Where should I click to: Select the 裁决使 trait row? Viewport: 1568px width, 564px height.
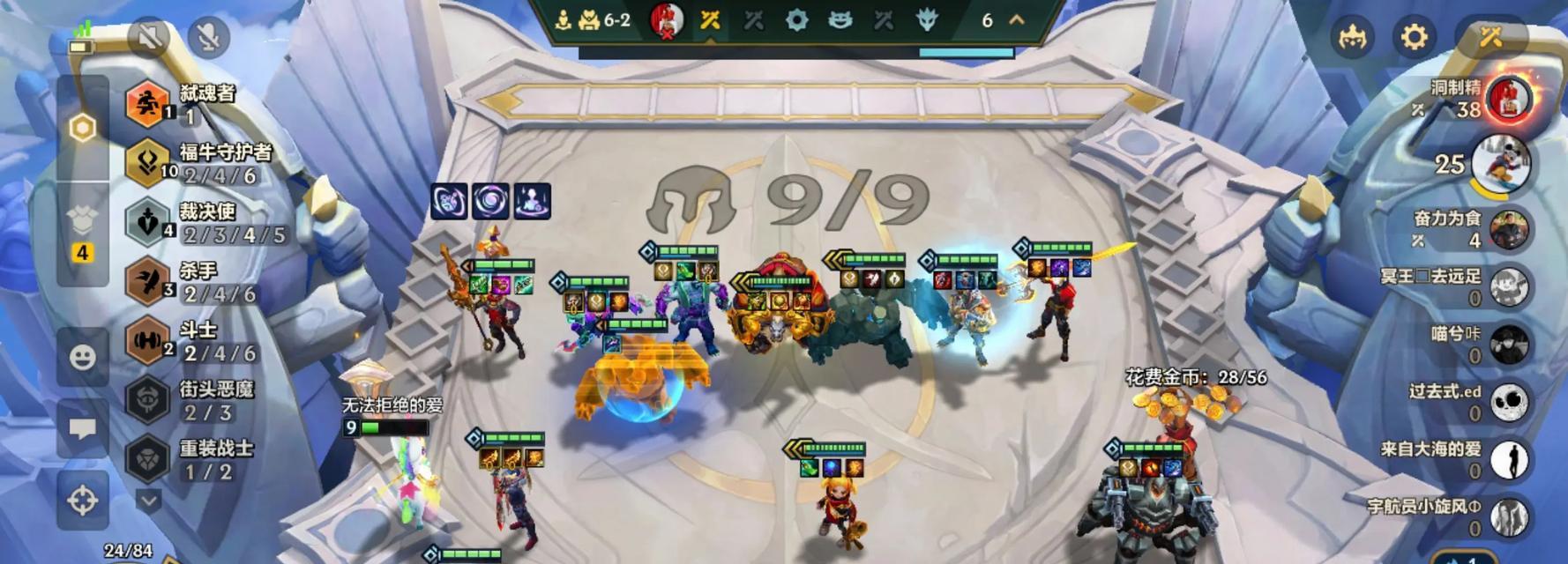click(146, 222)
